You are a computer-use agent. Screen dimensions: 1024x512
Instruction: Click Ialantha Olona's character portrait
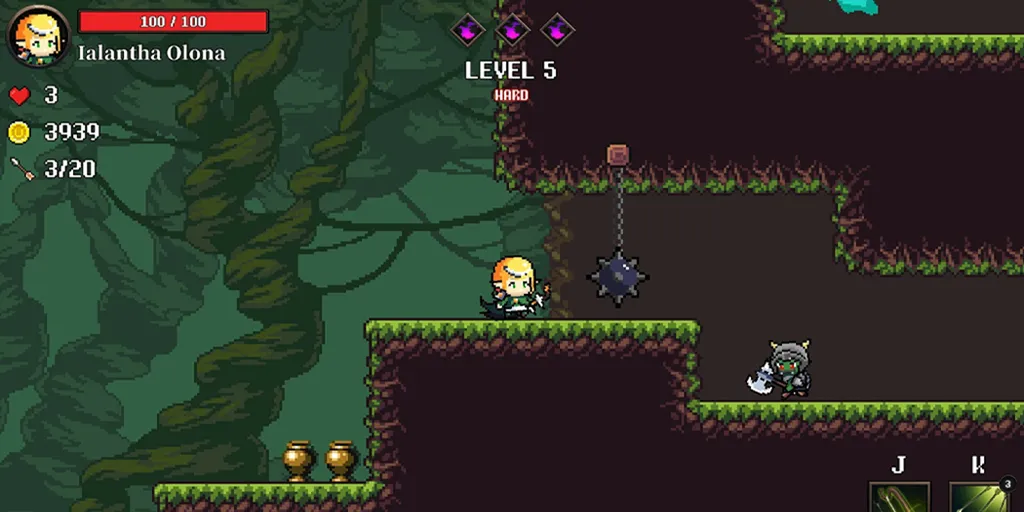pyautogui.click(x=38, y=36)
